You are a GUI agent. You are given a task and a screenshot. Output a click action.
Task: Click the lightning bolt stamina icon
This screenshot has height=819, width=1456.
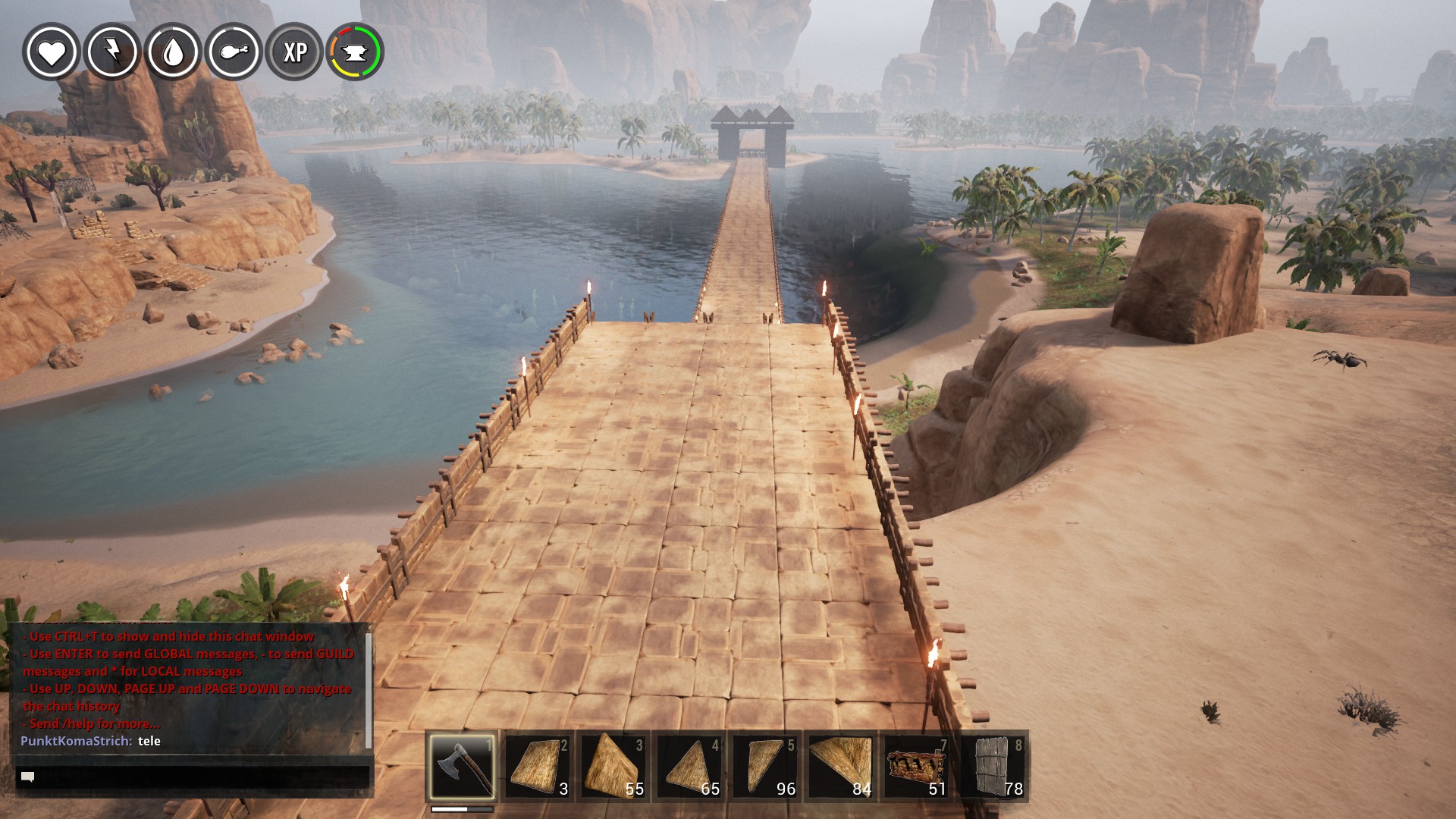(112, 52)
